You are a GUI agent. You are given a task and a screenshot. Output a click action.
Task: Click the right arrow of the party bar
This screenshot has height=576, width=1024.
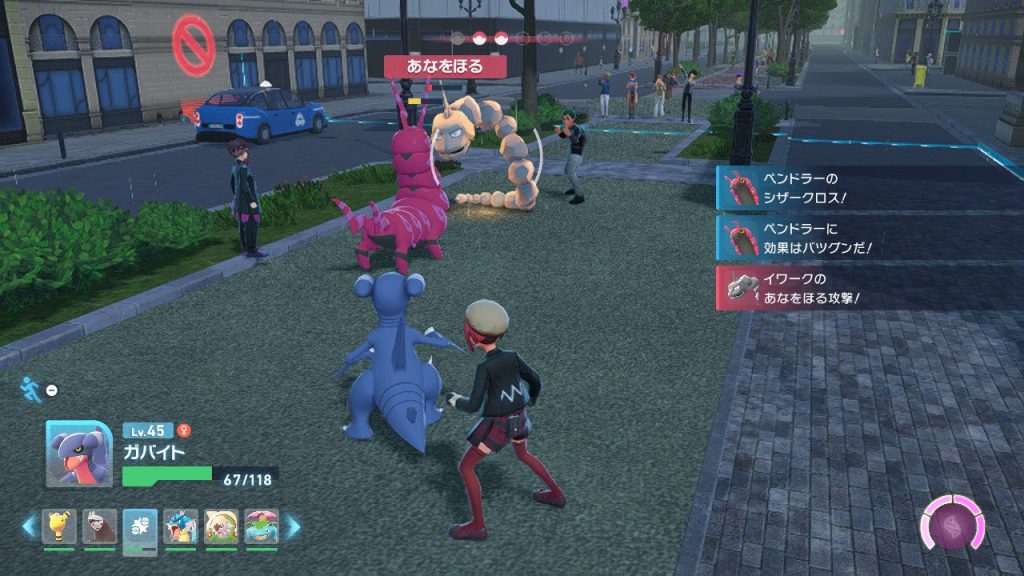293,526
